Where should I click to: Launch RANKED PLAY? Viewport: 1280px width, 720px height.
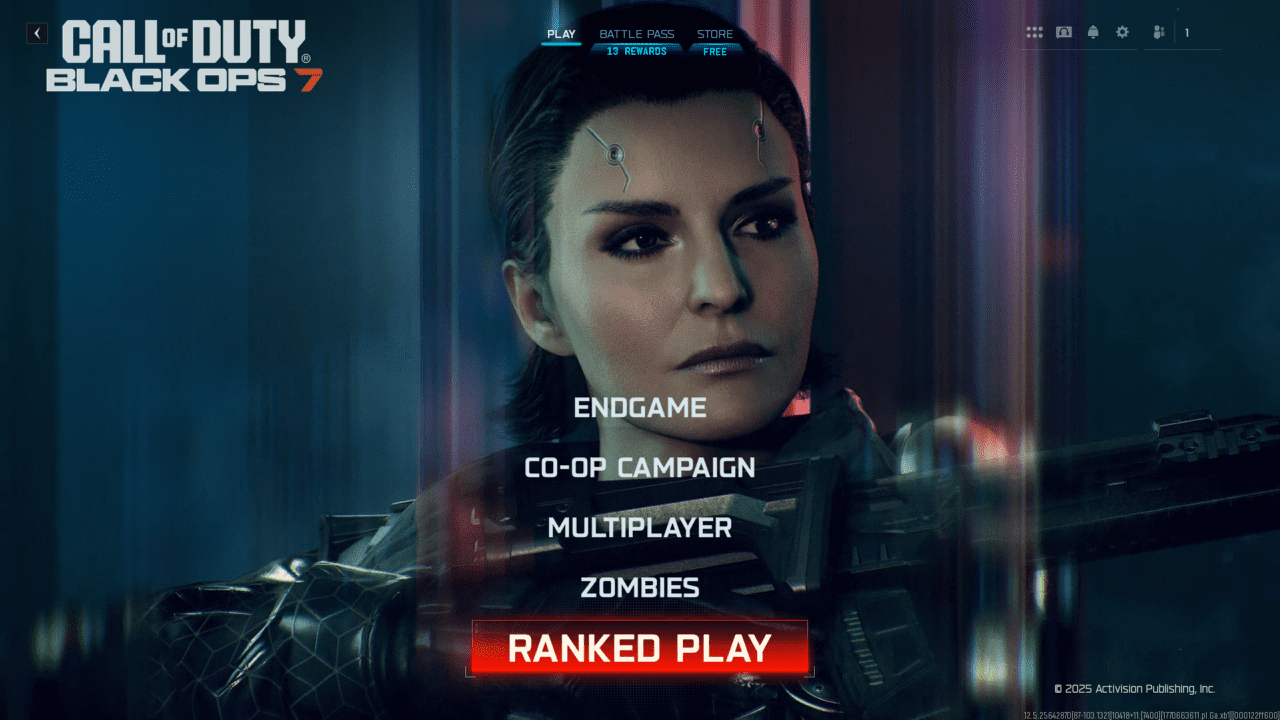pyautogui.click(x=640, y=649)
